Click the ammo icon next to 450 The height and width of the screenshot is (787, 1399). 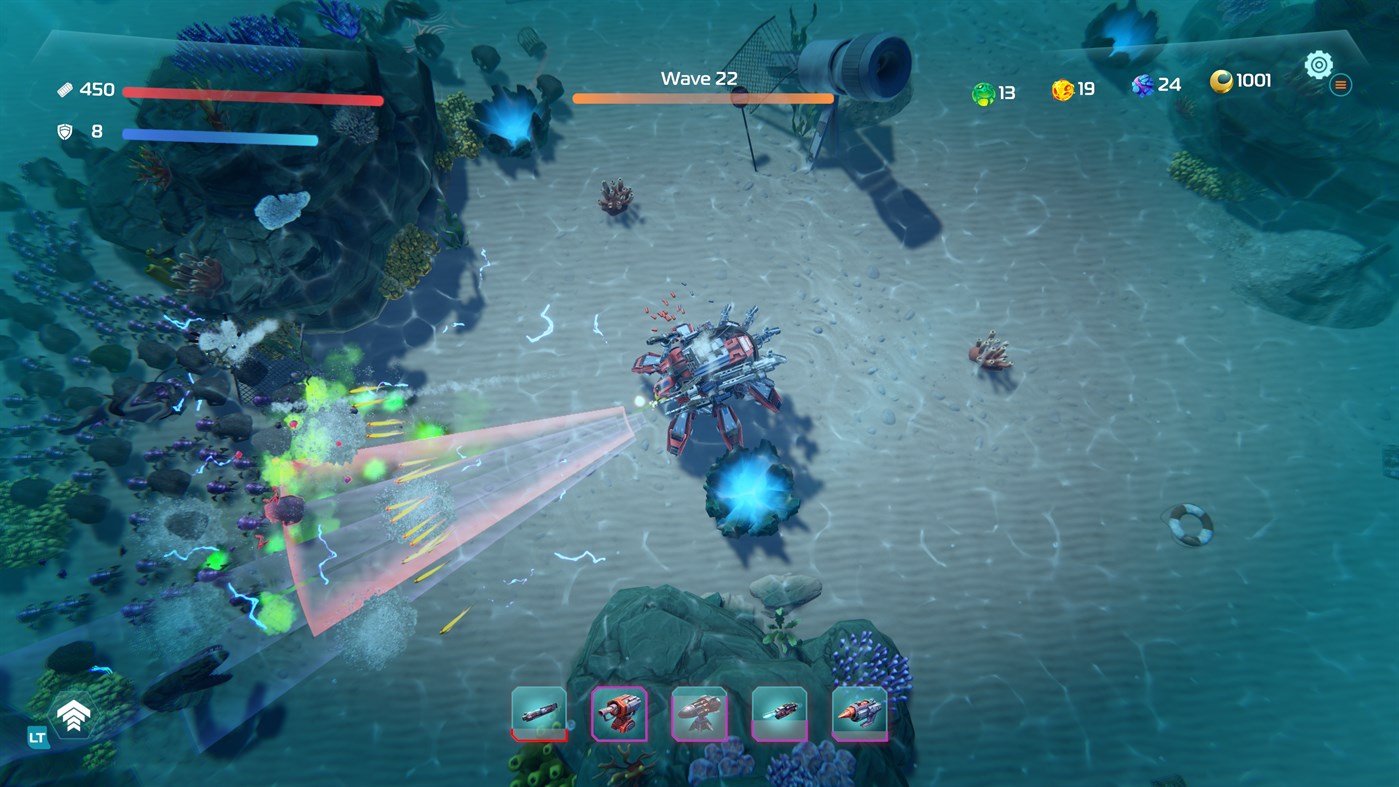point(66,88)
